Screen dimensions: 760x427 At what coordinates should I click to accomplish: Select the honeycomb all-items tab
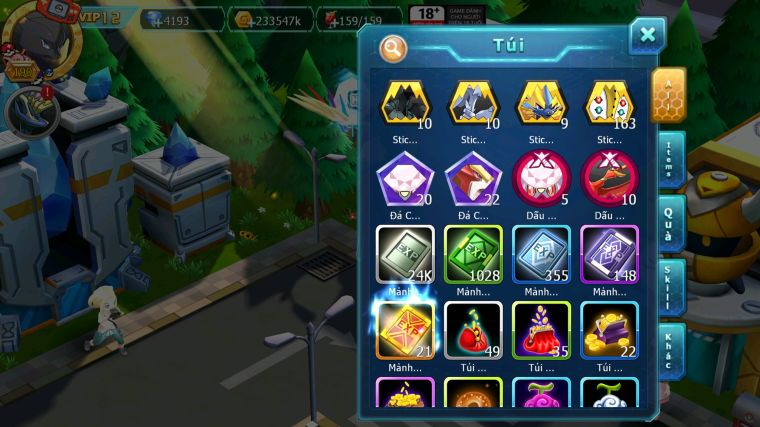pyautogui.click(x=667, y=94)
